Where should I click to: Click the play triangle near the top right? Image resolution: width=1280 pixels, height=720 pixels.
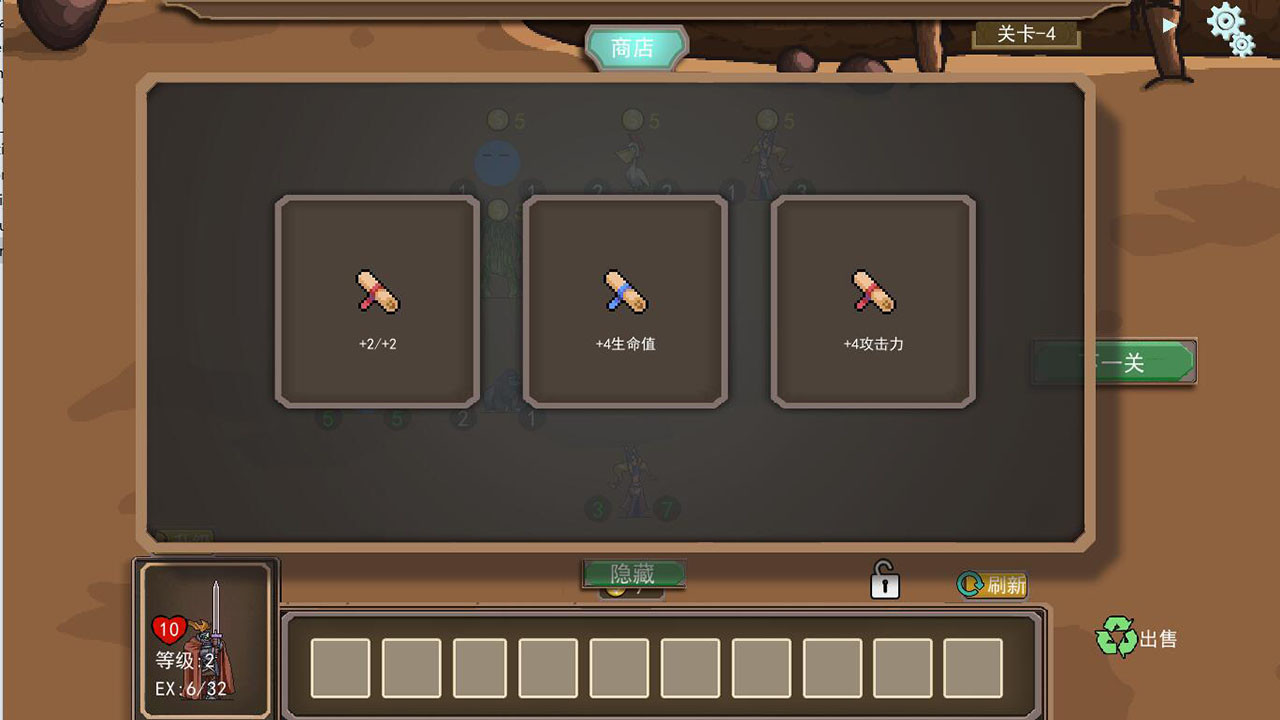1170,25
